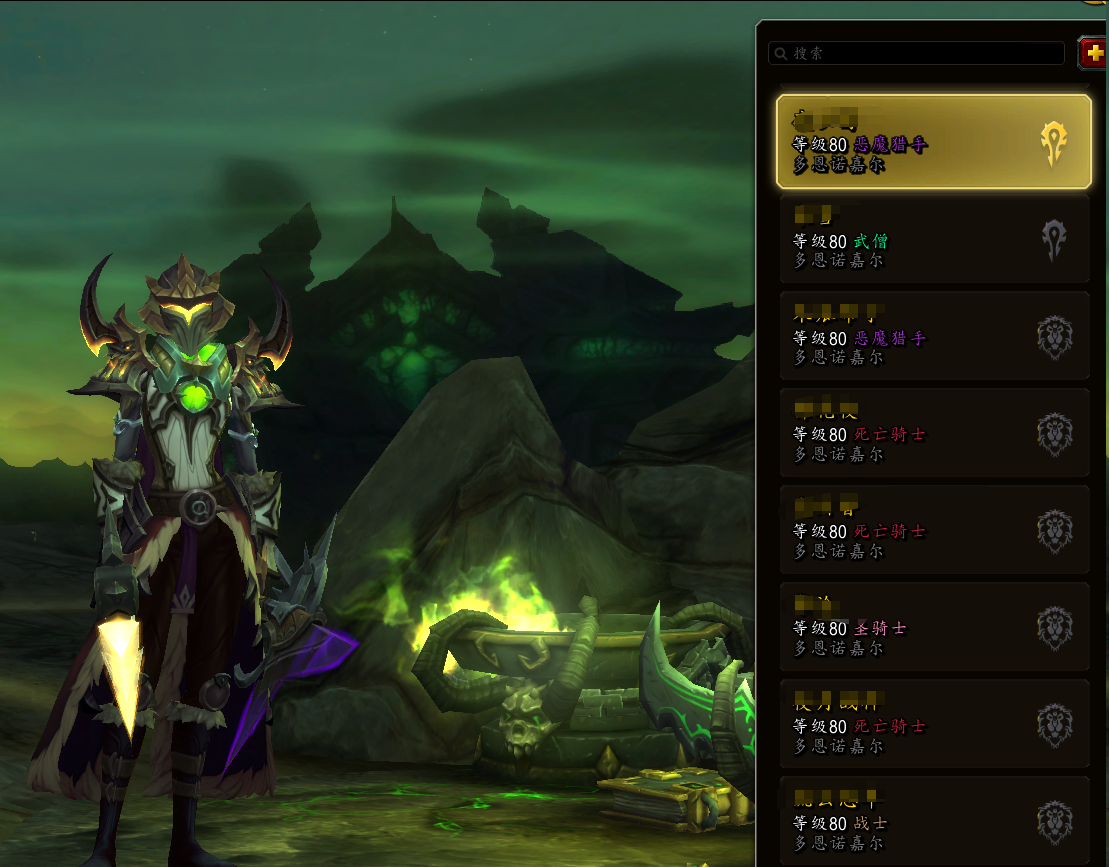This screenshot has height=867, width=1109.
Task: Choose the level 80 Monk character
Action: pyautogui.click(x=933, y=239)
